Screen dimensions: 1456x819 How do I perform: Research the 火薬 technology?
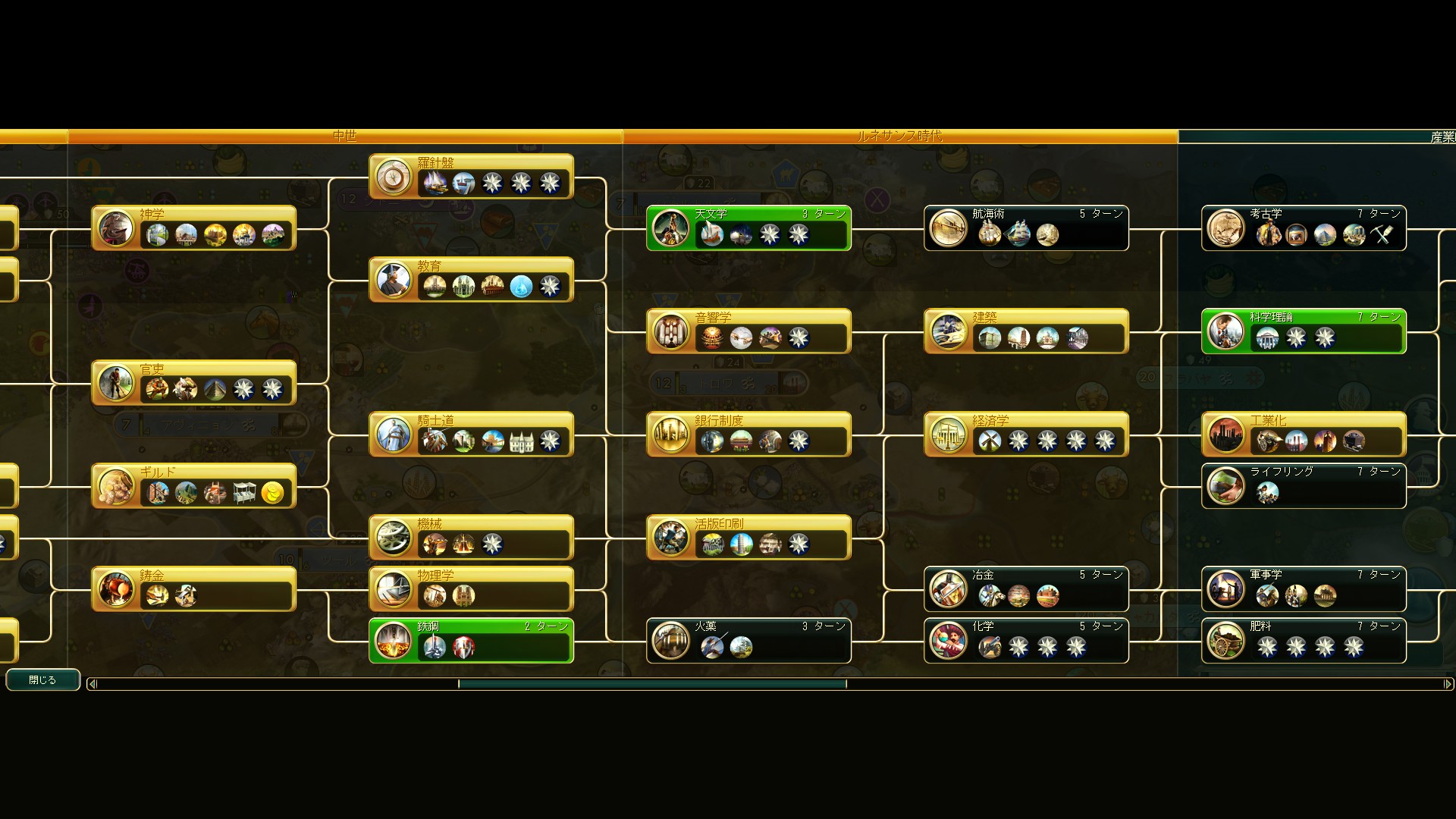(748, 640)
